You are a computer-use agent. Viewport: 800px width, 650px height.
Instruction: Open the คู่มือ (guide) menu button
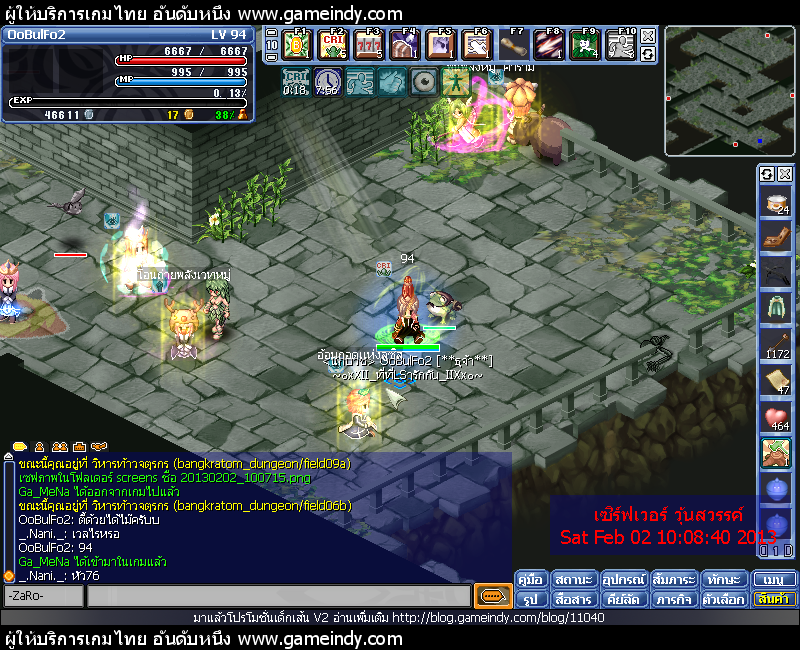pos(531,579)
